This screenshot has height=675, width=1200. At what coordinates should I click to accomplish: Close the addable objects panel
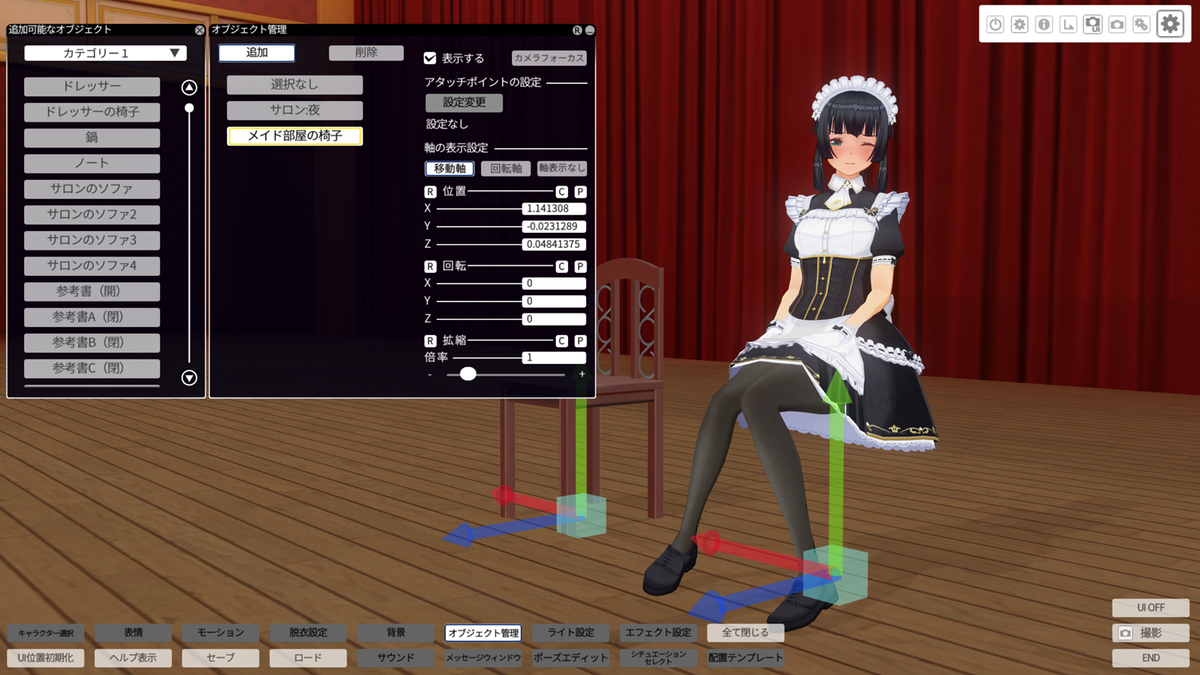(x=199, y=30)
